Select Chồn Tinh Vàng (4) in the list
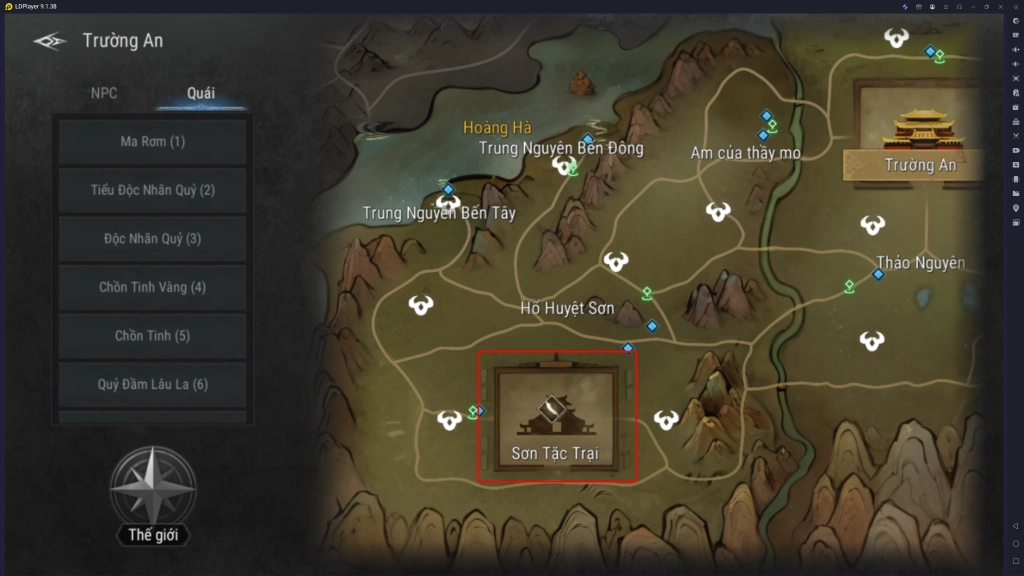The height and width of the screenshot is (576, 1024). pos(152,287)
